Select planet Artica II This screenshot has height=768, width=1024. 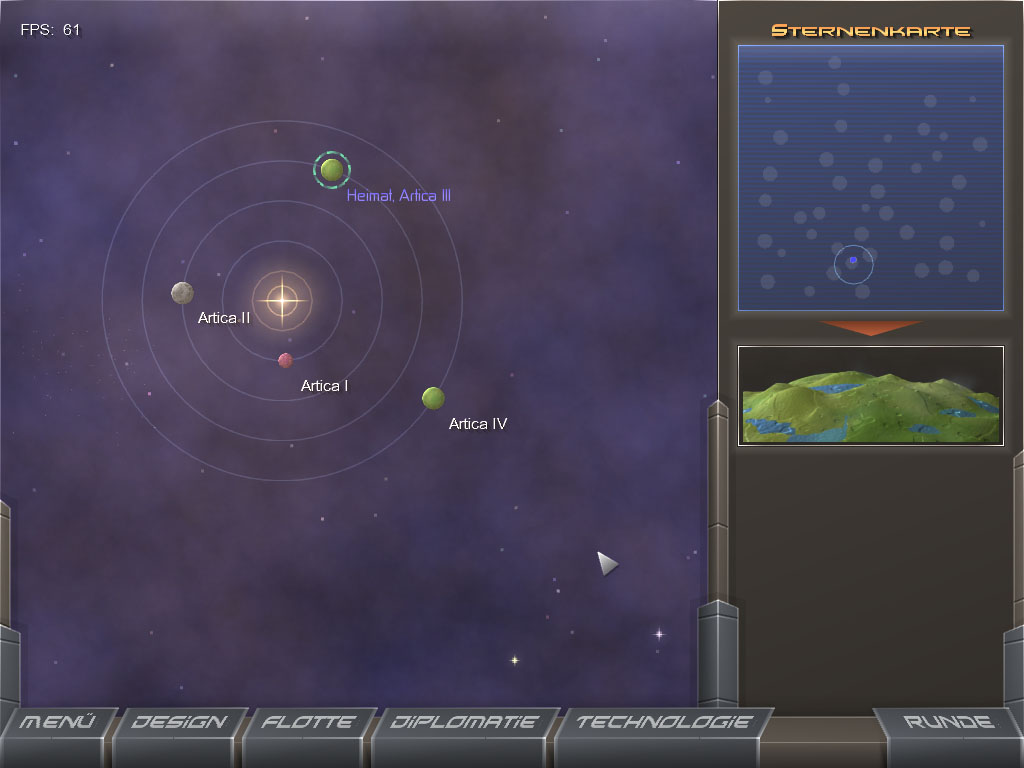(182, 293)
